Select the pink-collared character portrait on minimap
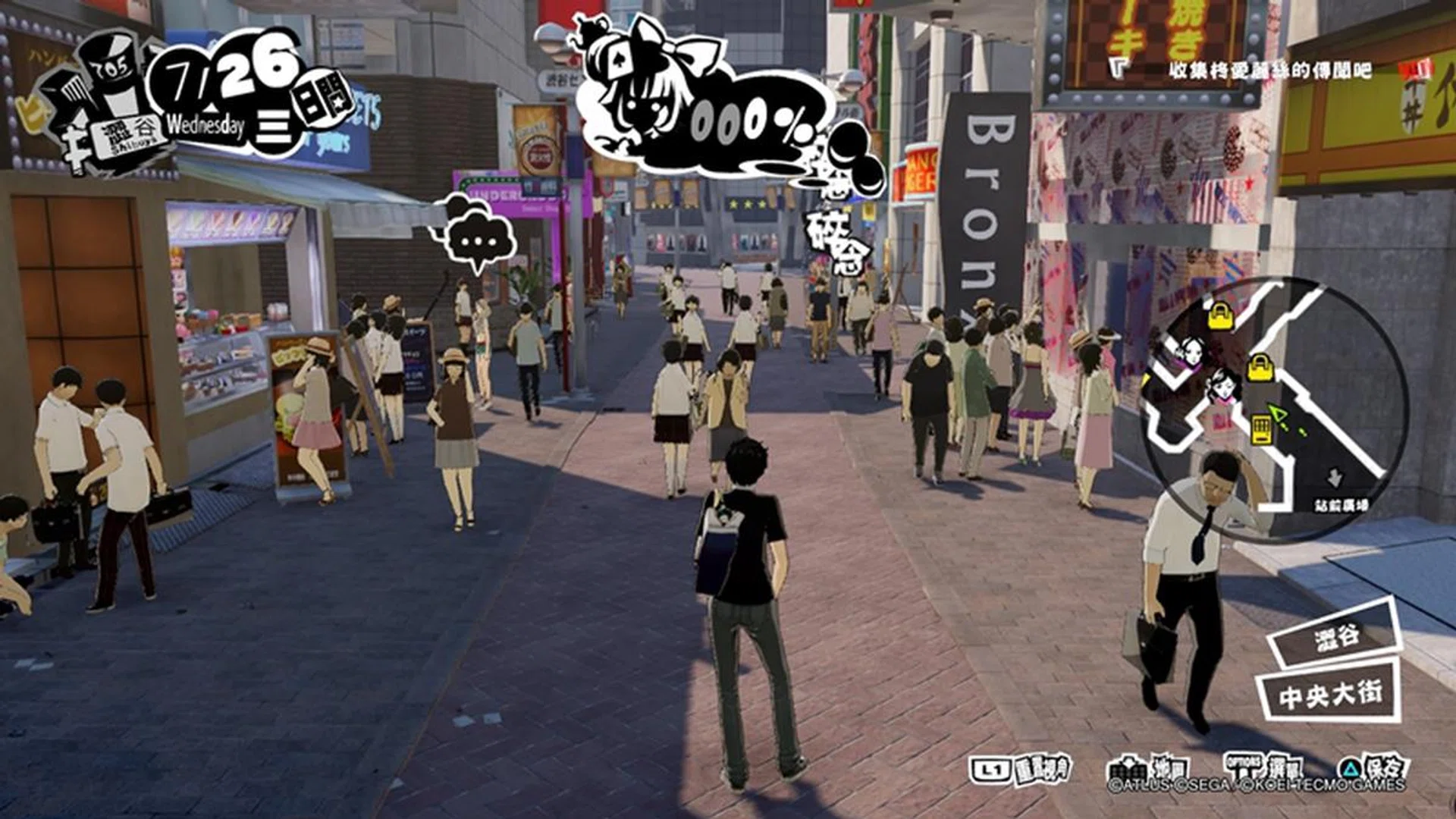Viewport: 1456px width, 819px height. tap(1222, 384)
